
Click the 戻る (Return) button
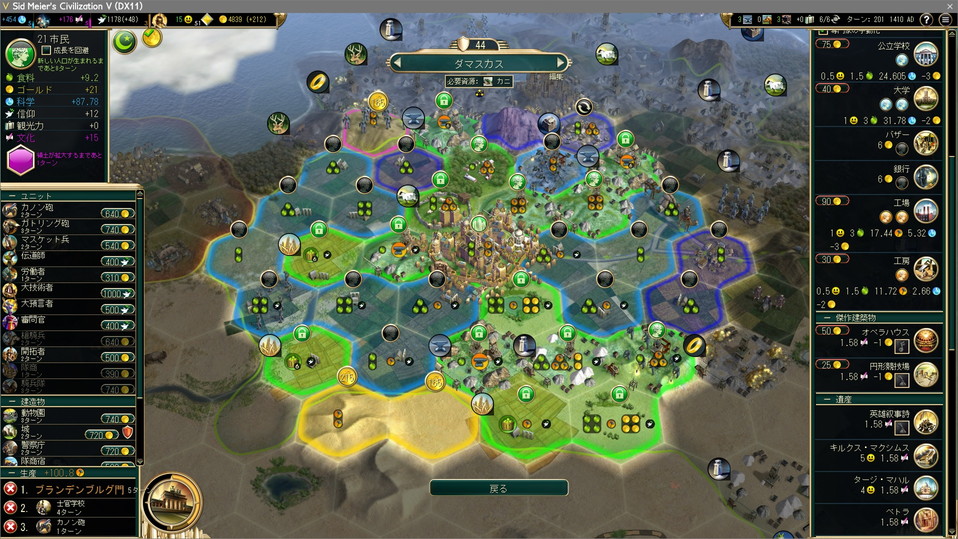497,488
